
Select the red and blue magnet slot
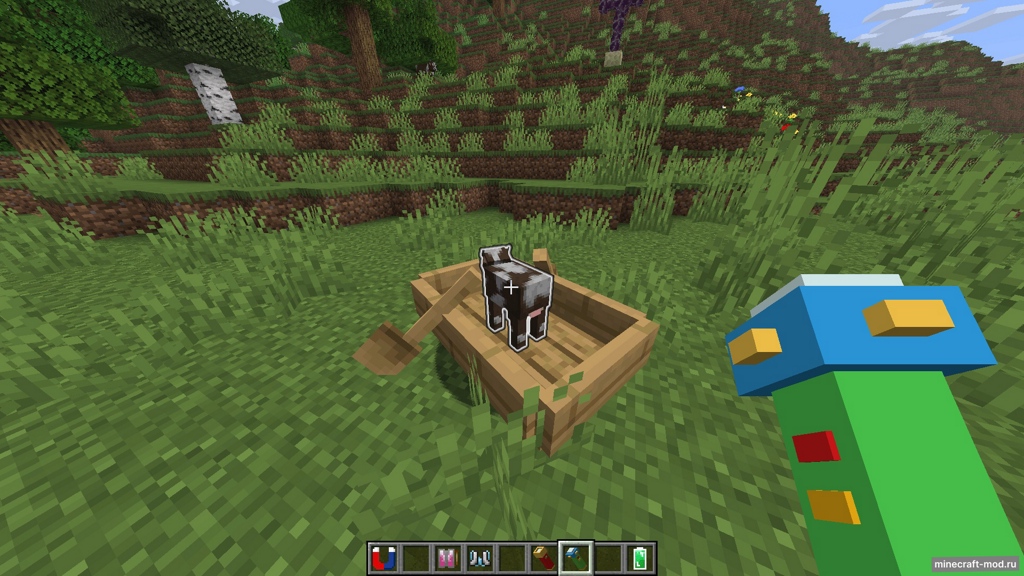[382, 558]
